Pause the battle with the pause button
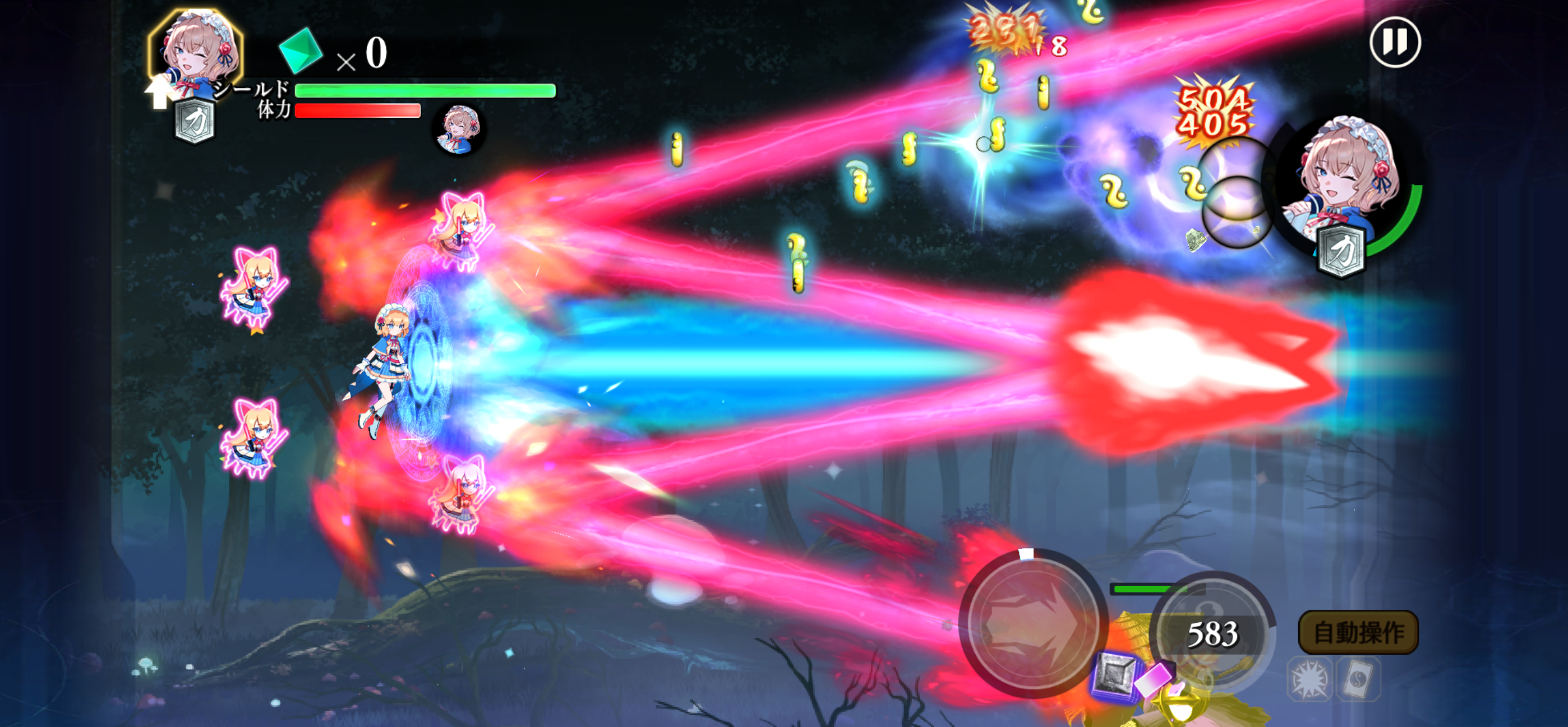Viewport: 1568px width, 727px height. tap(1395, 43)
